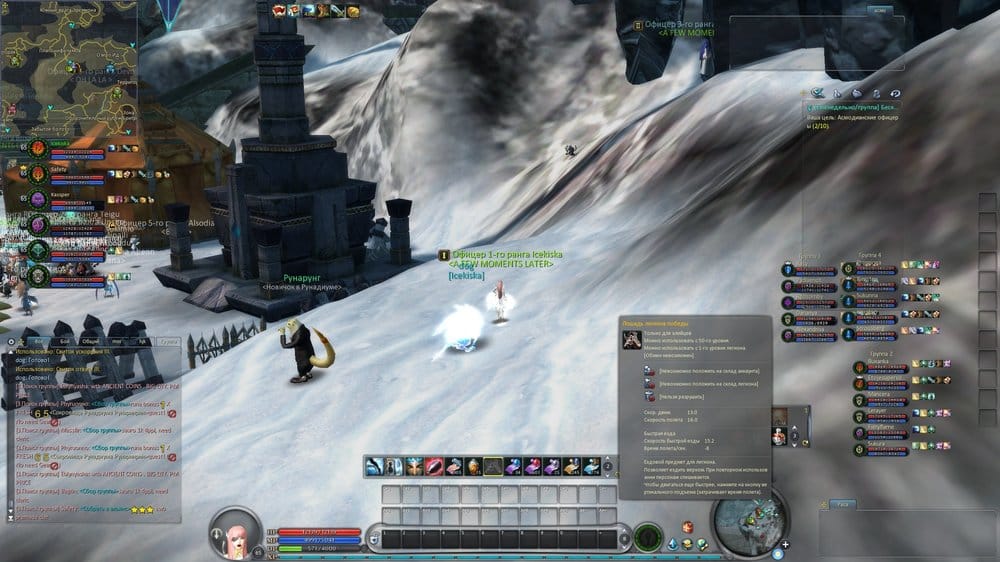
Task: Open the circular minimap near the hotbar
Action: click(x=746, y=521)
